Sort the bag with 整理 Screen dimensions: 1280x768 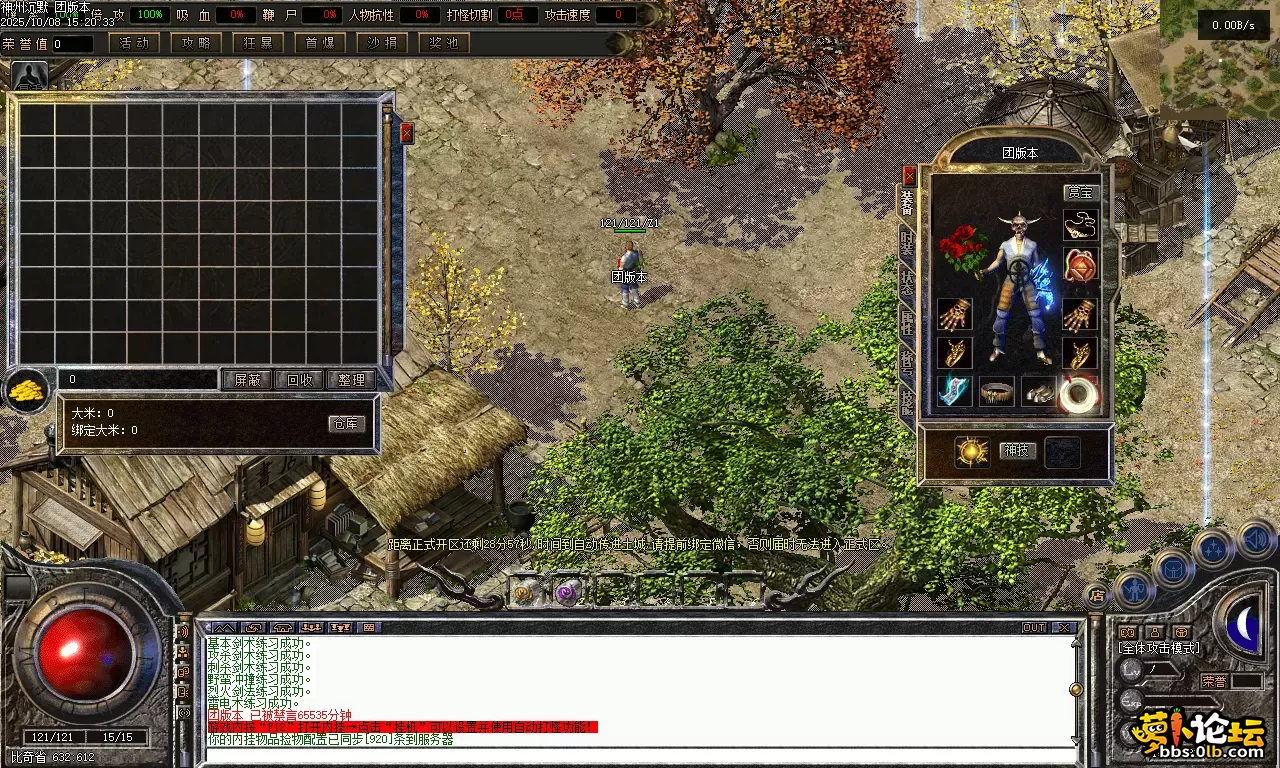point(351,380)
